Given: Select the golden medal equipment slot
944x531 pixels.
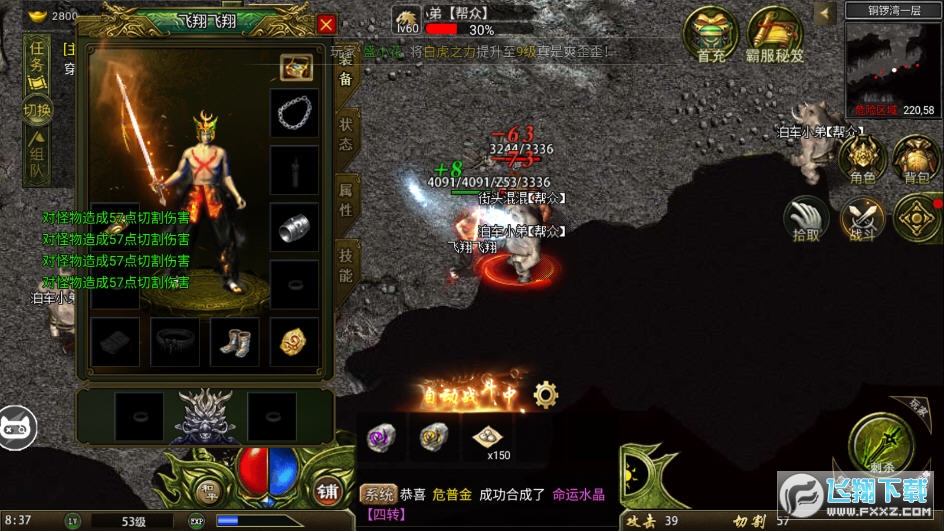Looking at the screenshot, I should (294, 342).
